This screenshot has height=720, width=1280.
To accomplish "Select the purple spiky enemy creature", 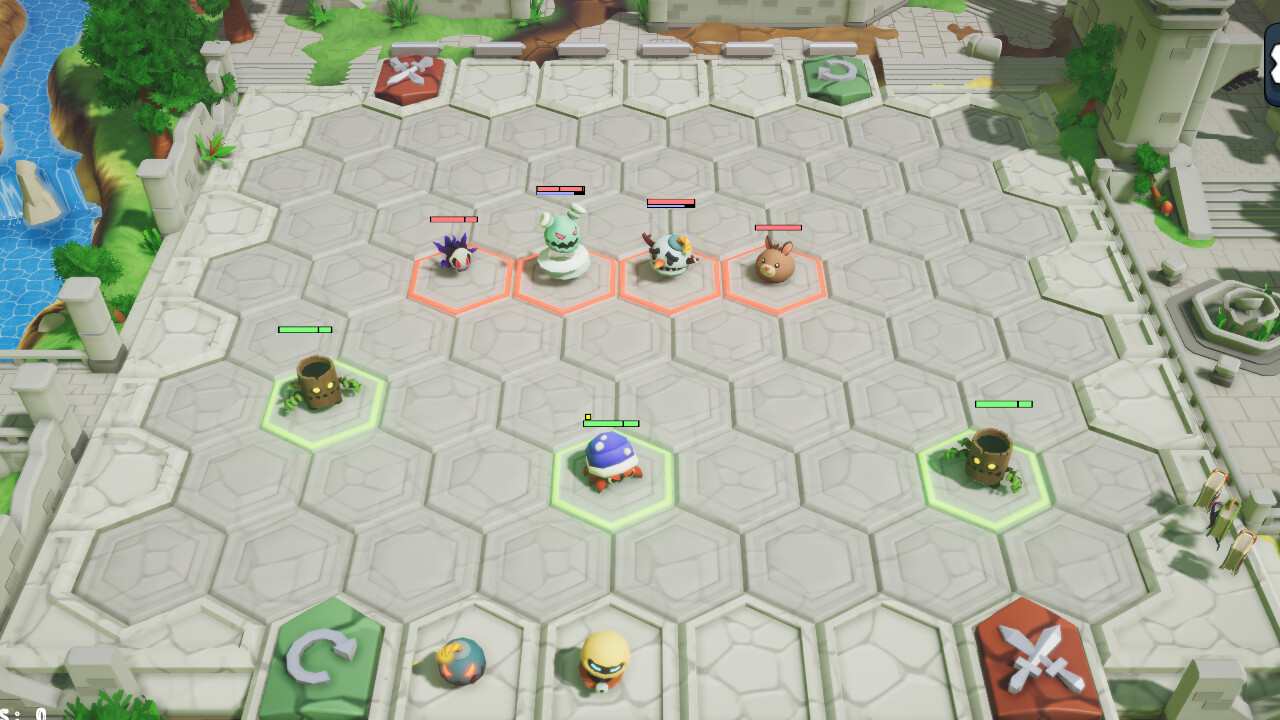I will [457, 257].
